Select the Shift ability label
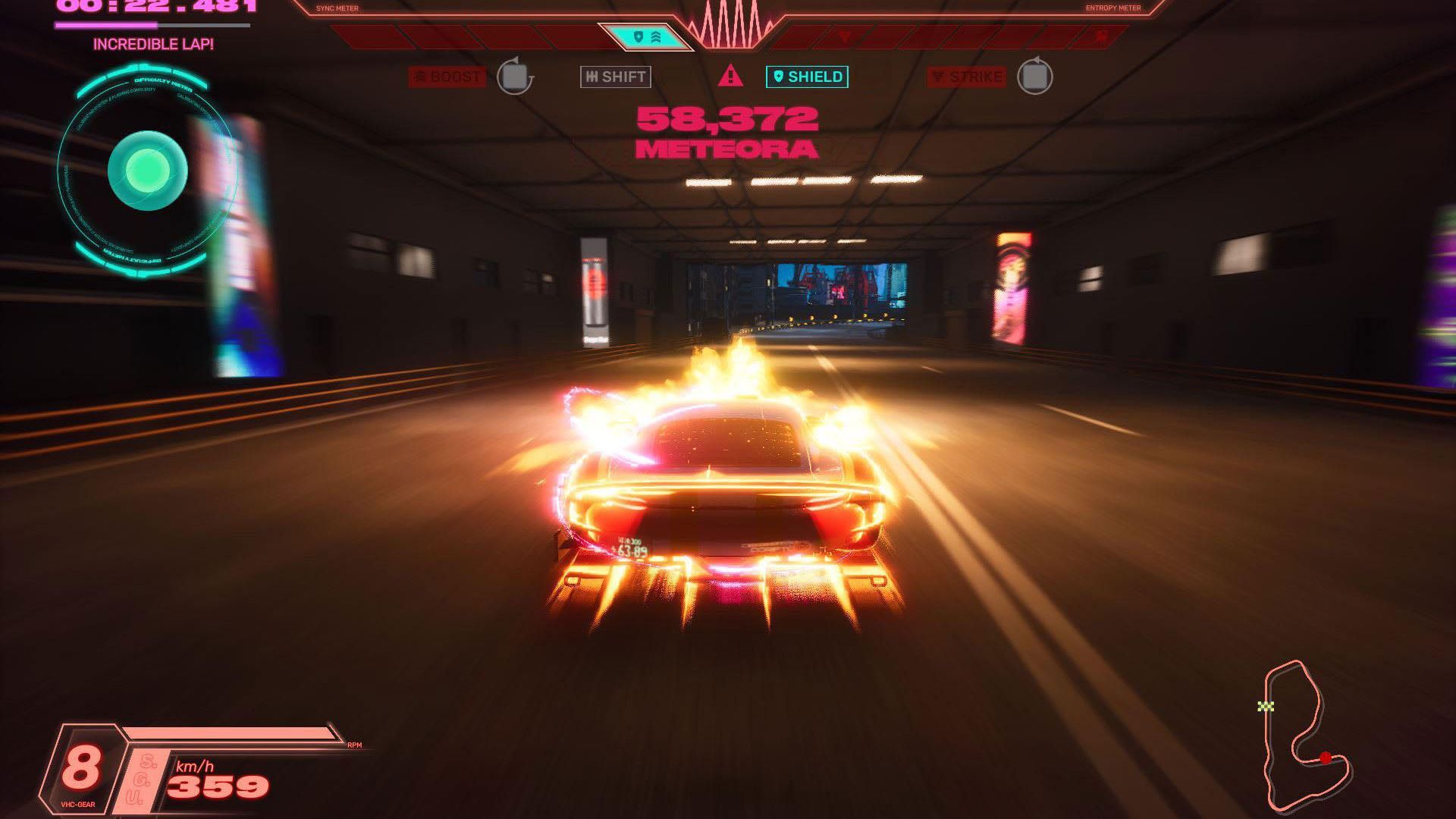This screenshot has width=1456, height=819. 616,77
